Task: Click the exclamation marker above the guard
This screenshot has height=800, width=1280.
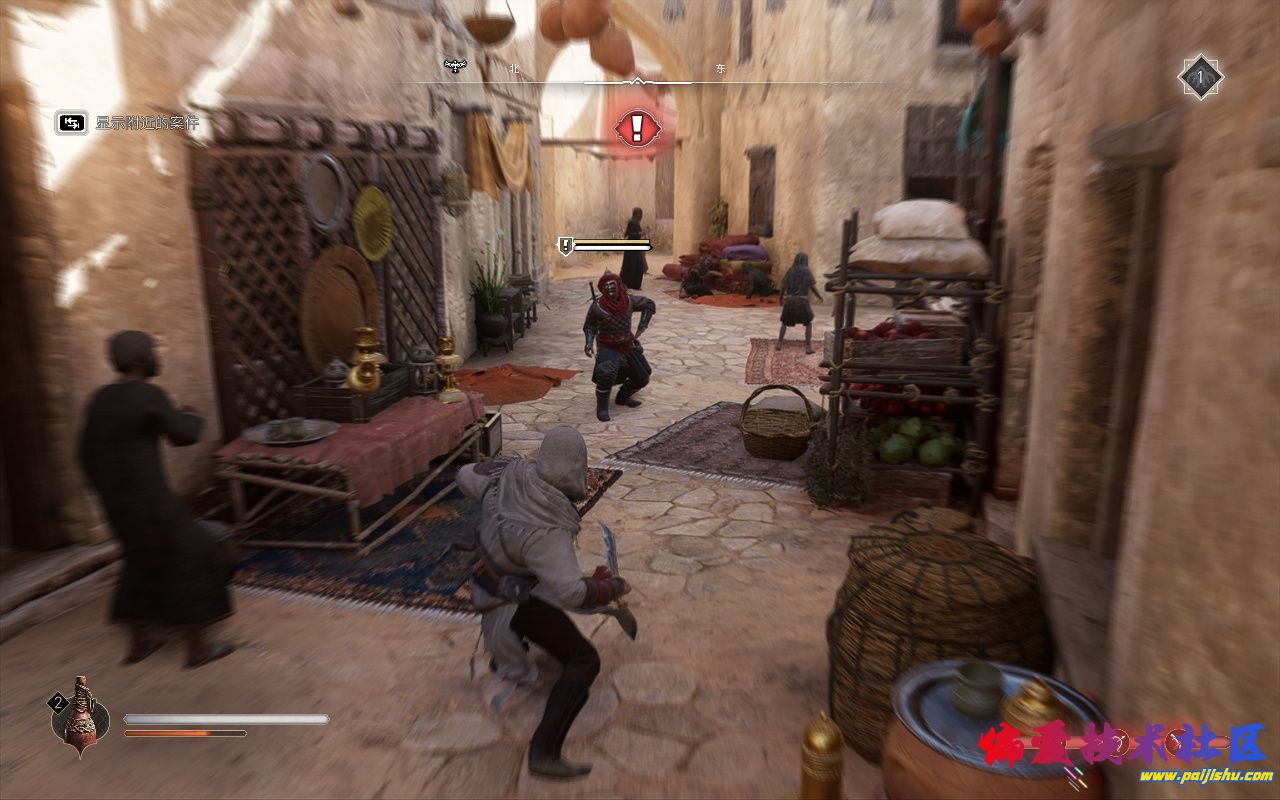Action: 565,244
